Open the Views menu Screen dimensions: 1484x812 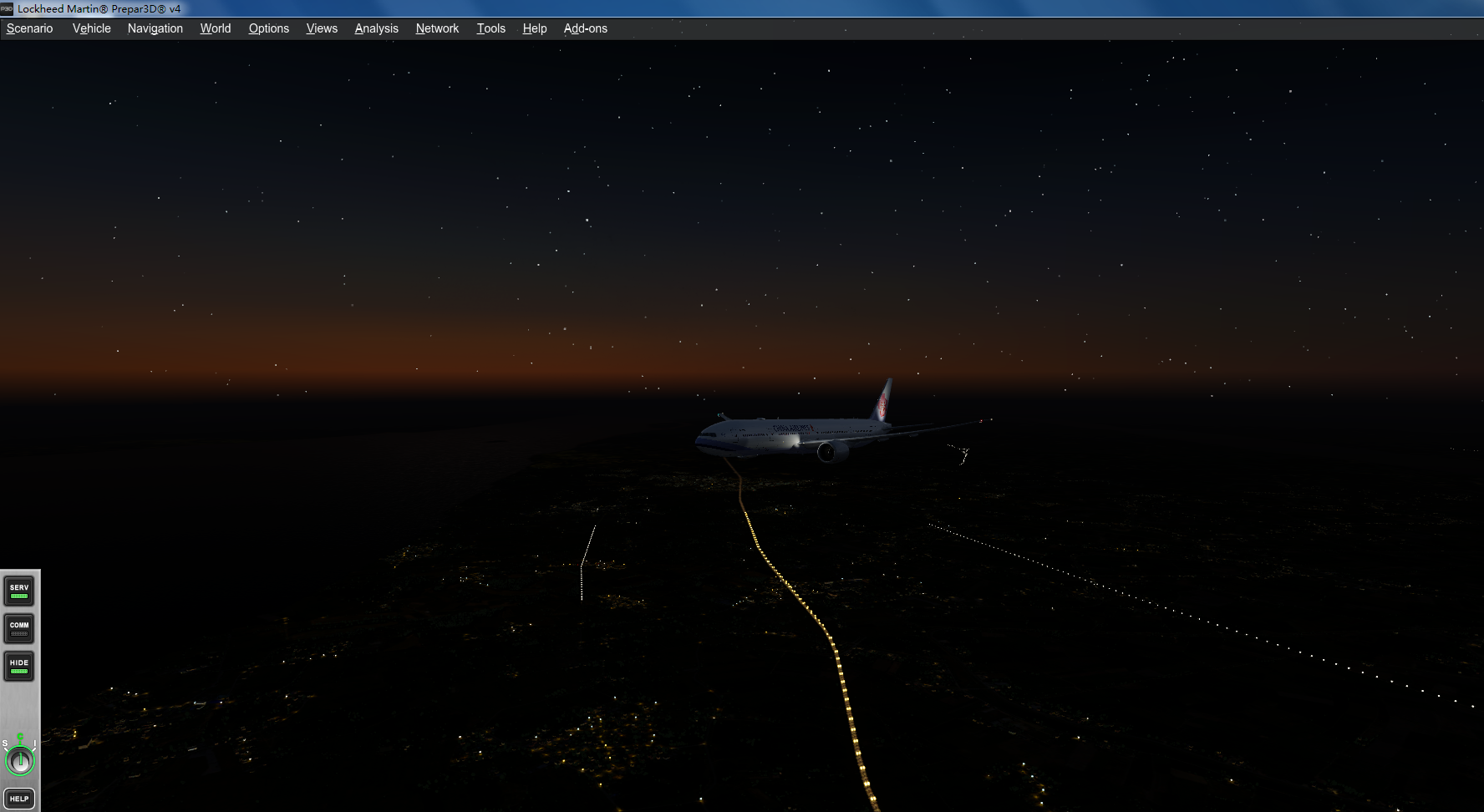(321, 28)
